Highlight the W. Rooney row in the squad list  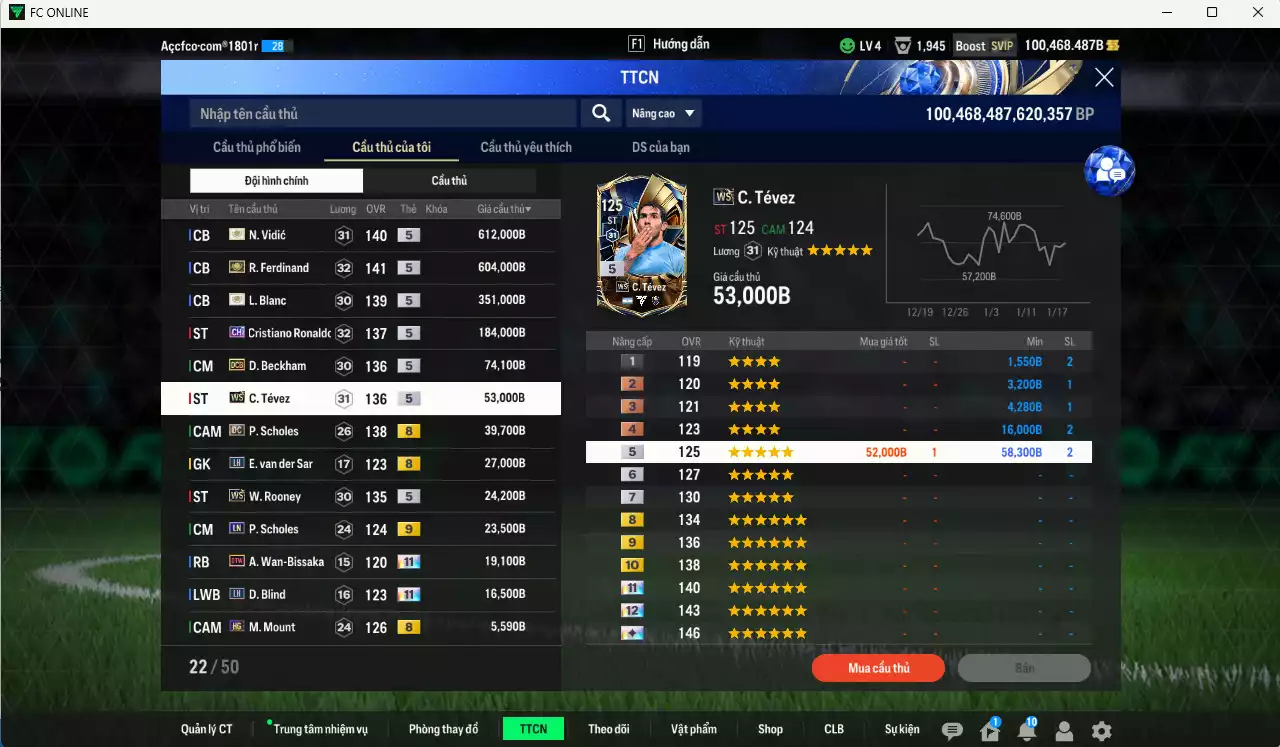360,496
